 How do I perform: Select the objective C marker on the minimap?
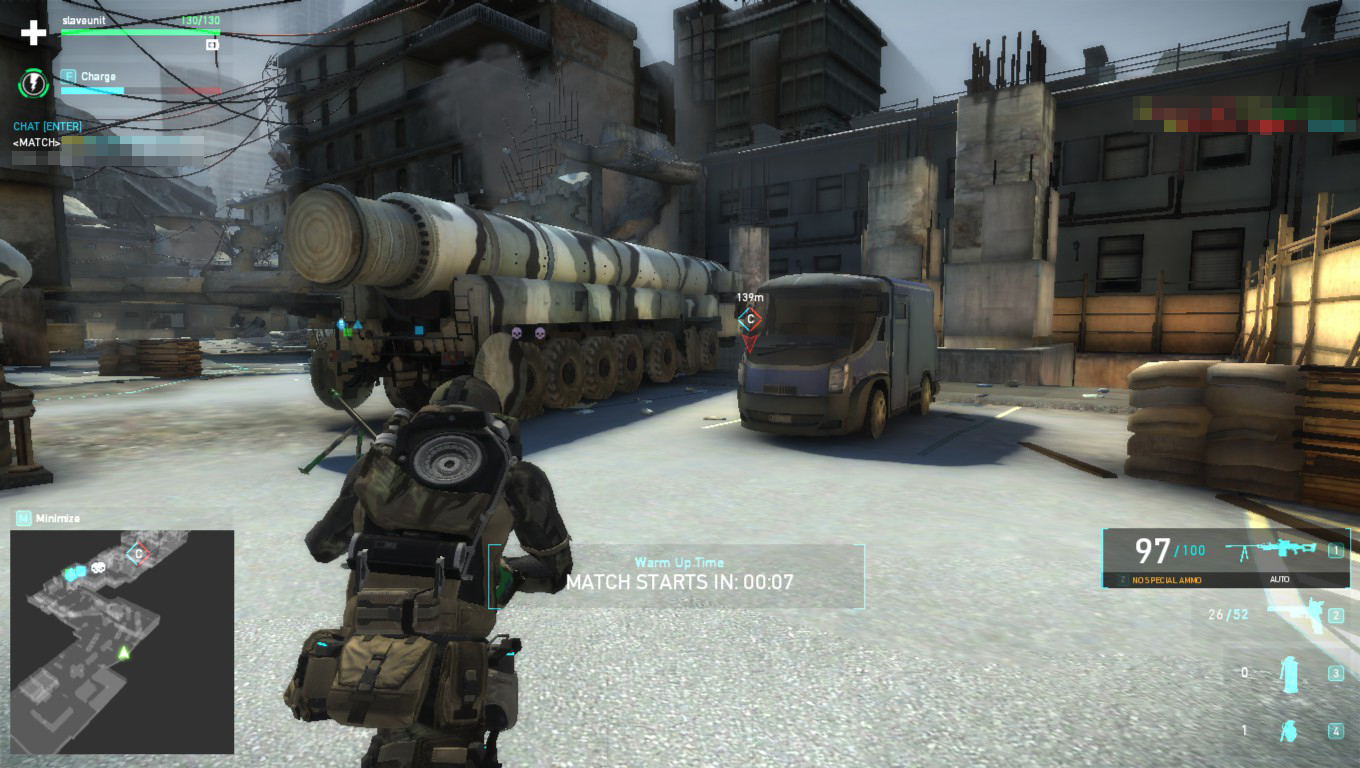tap(138, 553)
